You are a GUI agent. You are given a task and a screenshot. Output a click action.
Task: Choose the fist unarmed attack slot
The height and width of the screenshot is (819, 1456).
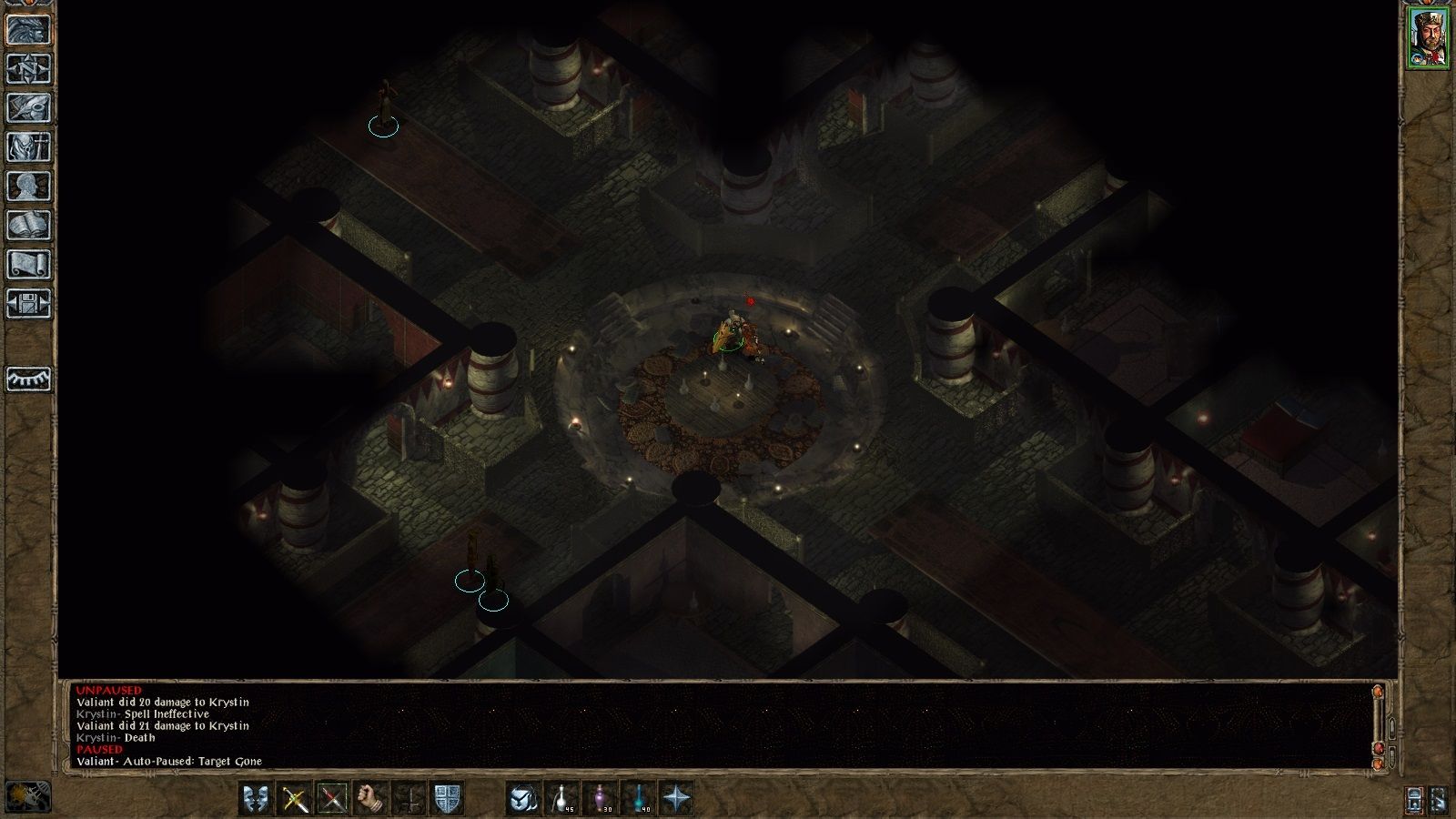370,799
